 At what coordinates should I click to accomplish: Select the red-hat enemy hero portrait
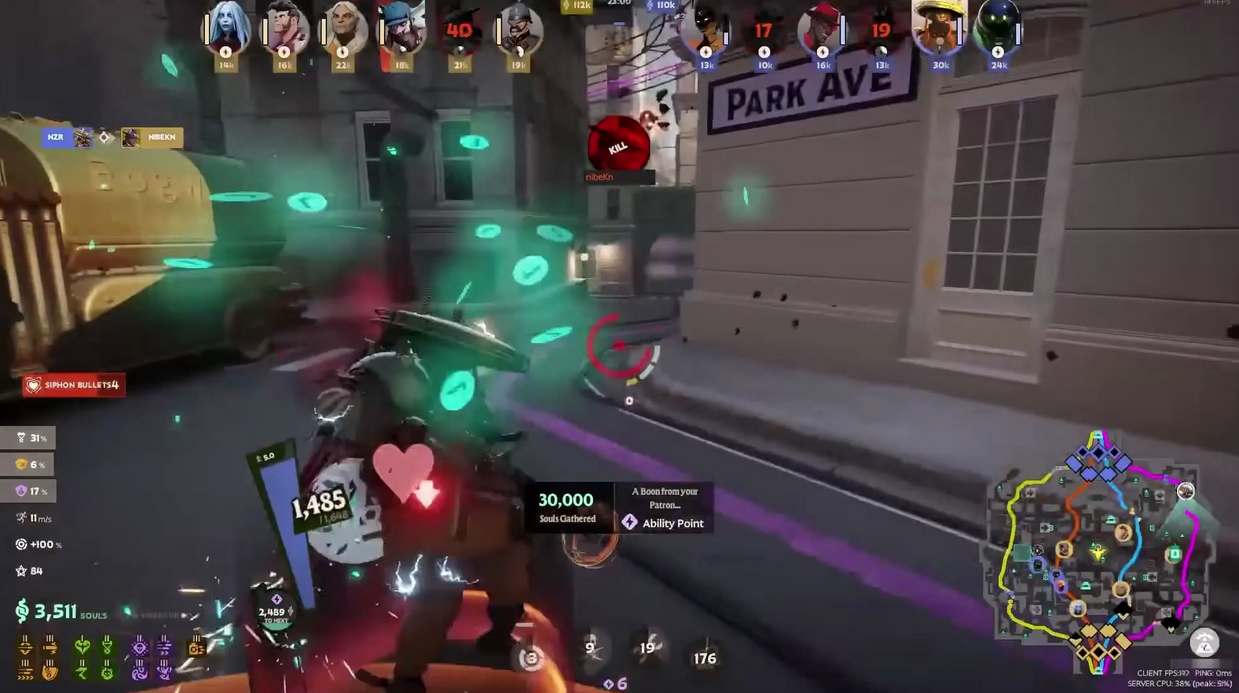point(822,30)
